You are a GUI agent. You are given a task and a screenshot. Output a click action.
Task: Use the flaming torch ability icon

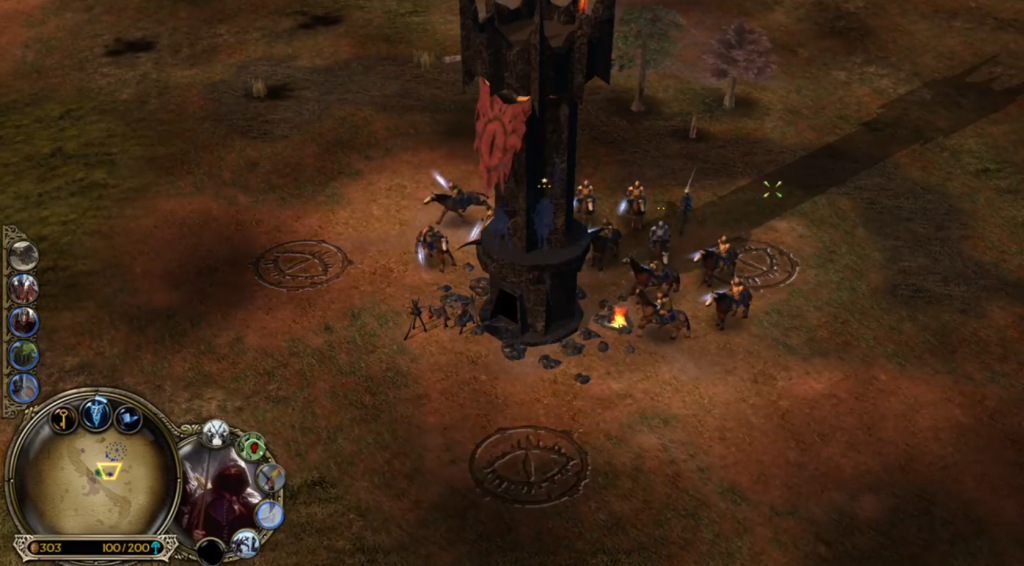click(x=271, y=477)
